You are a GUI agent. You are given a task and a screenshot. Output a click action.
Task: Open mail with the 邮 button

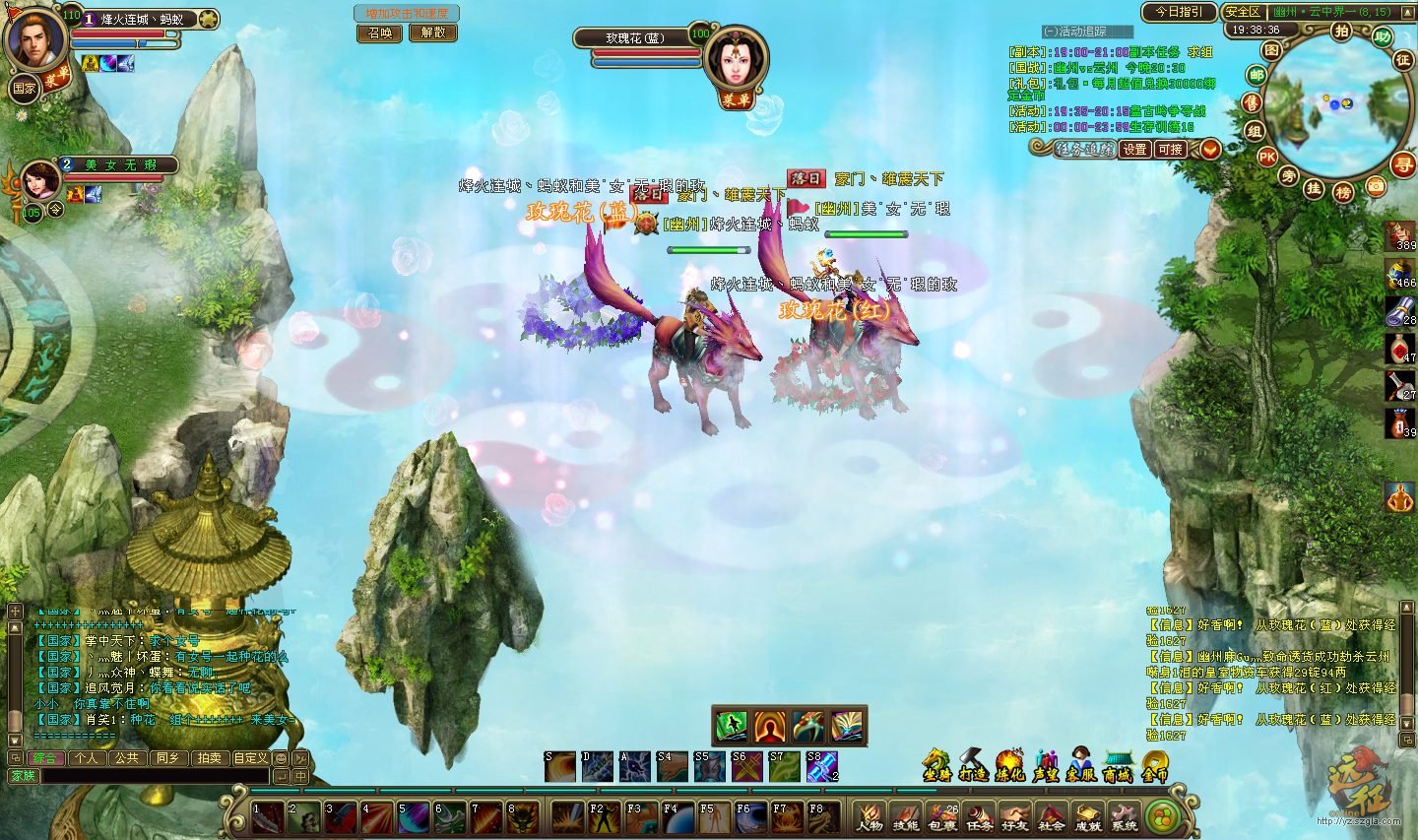(1257, 76)
